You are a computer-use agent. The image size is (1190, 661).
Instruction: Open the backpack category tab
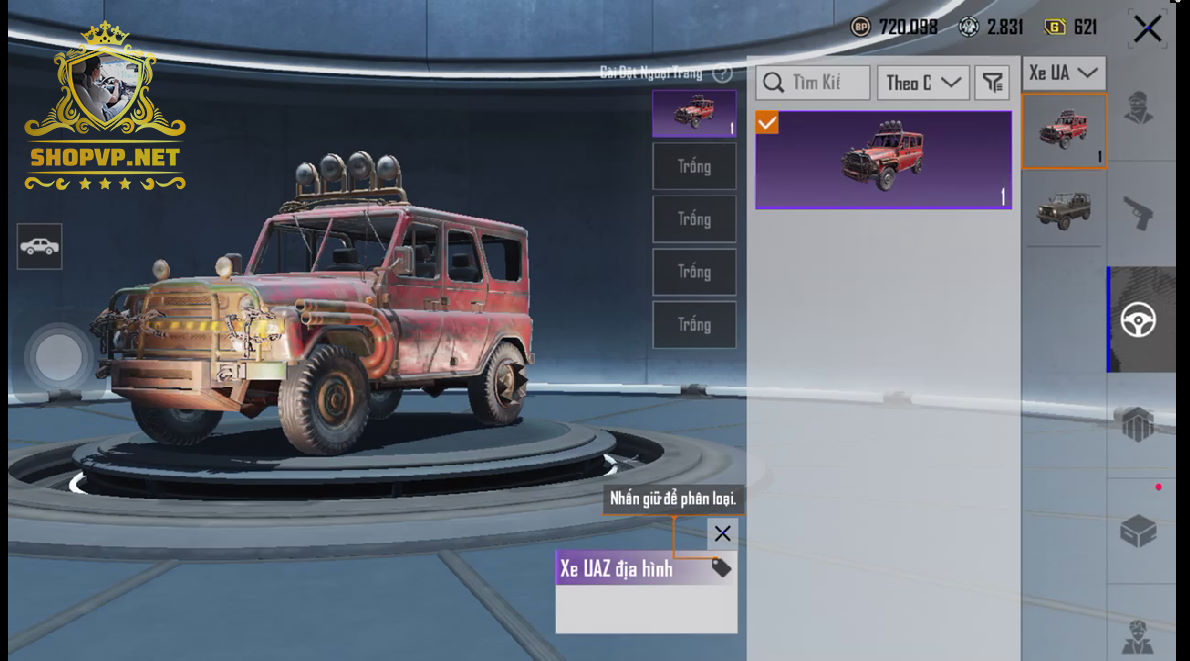[1139, 425]
